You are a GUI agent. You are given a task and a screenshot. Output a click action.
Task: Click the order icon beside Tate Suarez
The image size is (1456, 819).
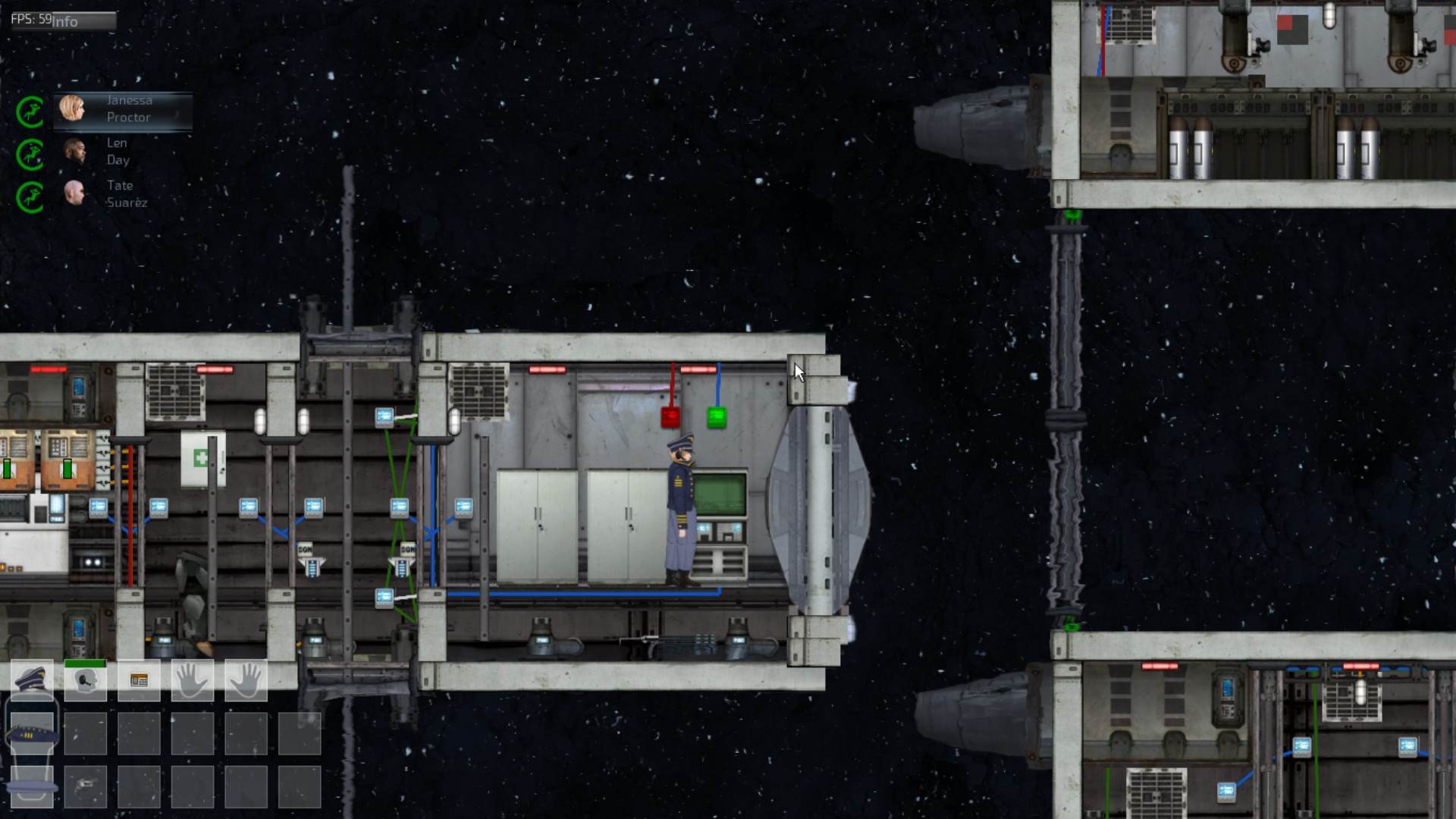[x=30, y=197]
